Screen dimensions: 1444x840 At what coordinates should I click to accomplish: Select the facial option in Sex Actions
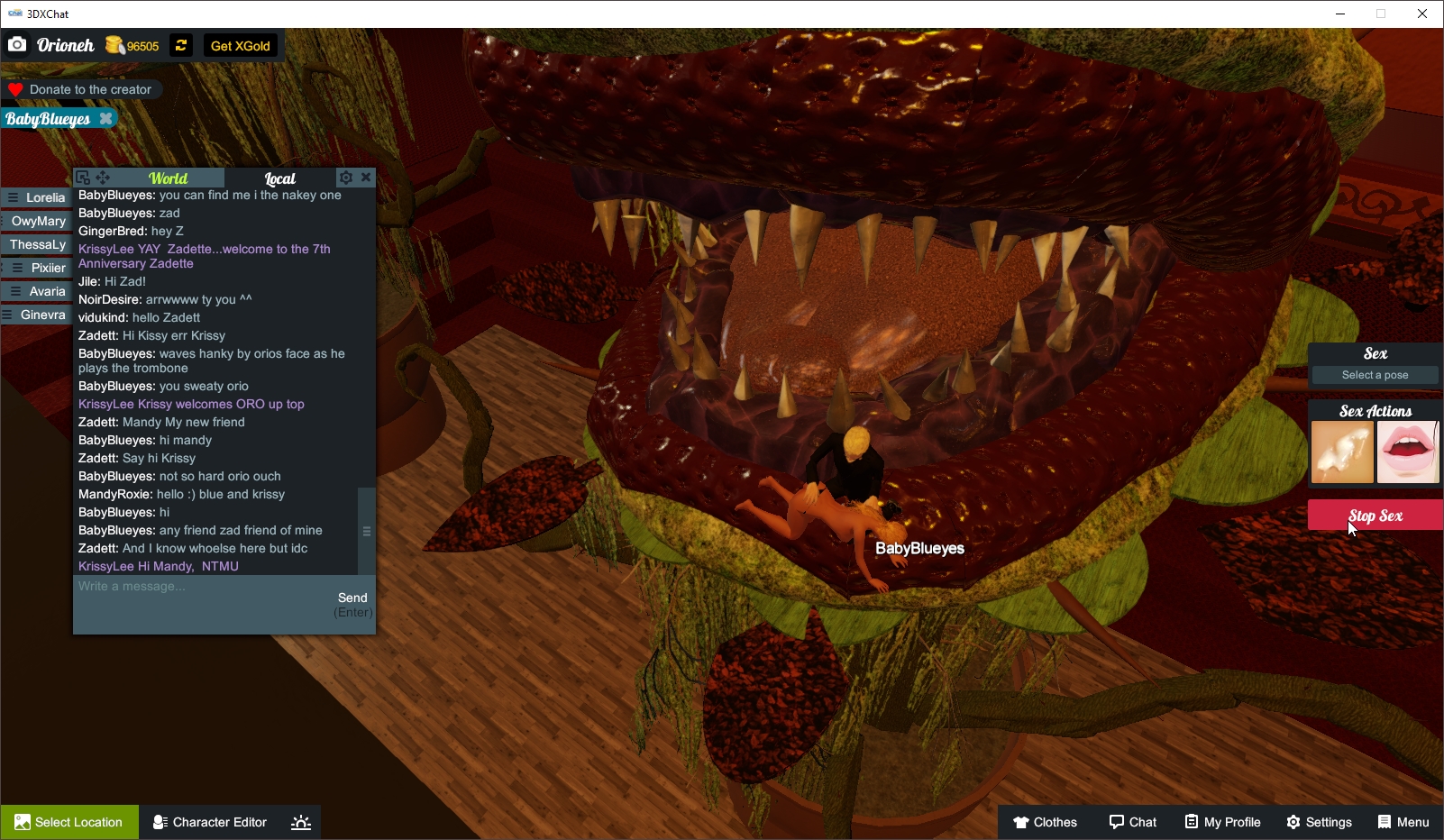[x=1340, y=452]
